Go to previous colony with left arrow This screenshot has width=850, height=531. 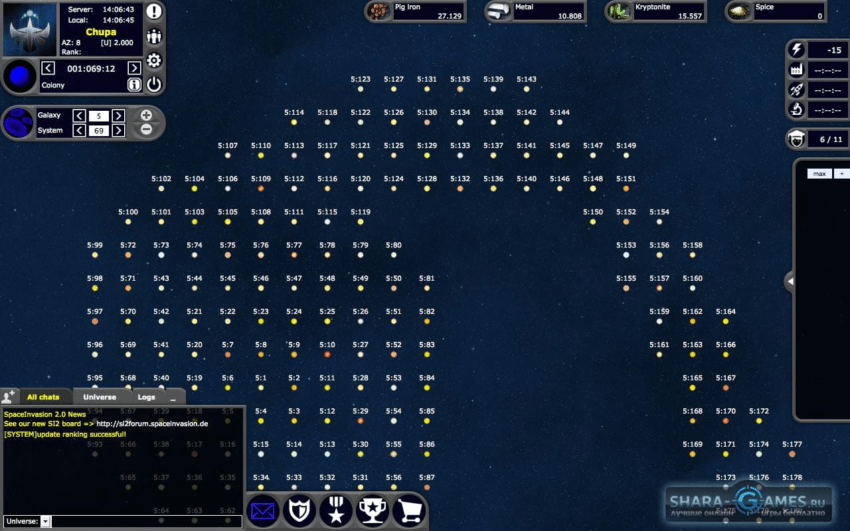48,68
